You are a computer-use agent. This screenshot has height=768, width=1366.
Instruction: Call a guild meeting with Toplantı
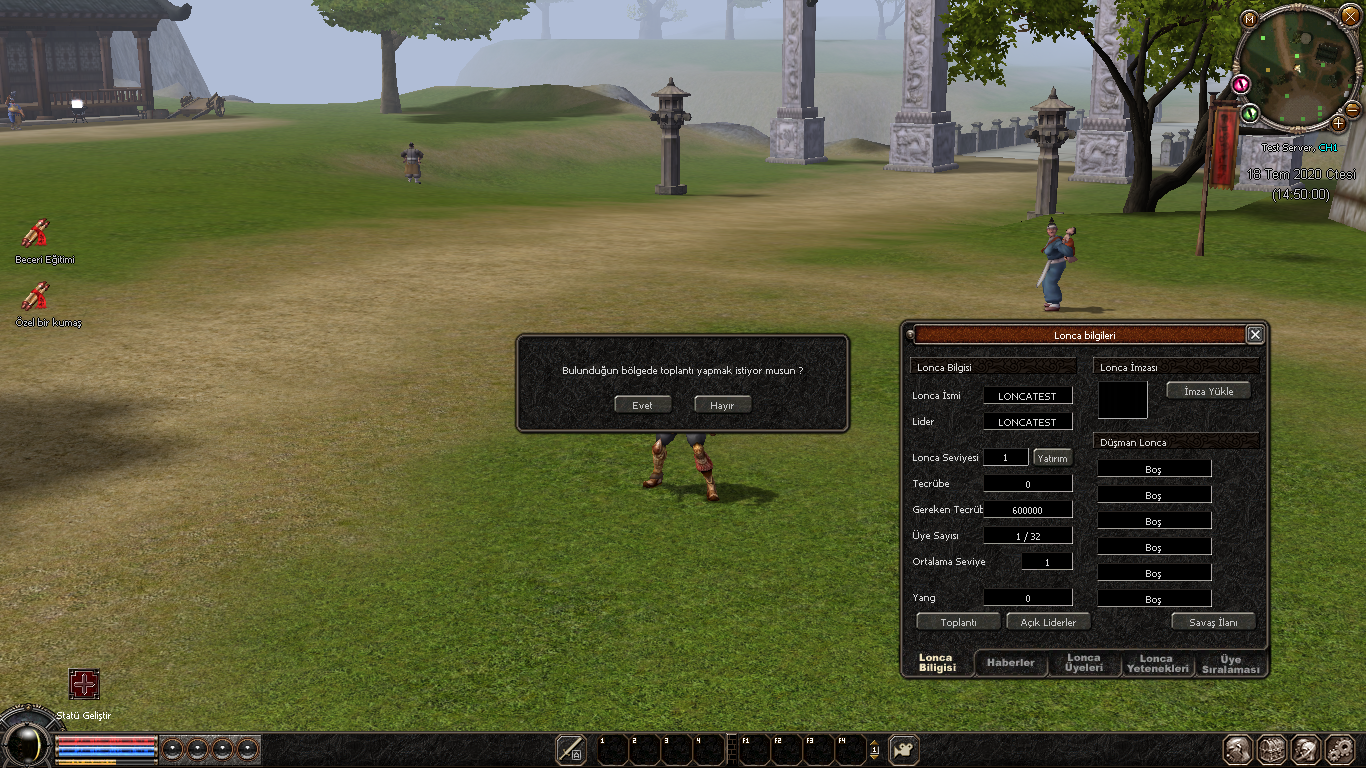[958, 622]
